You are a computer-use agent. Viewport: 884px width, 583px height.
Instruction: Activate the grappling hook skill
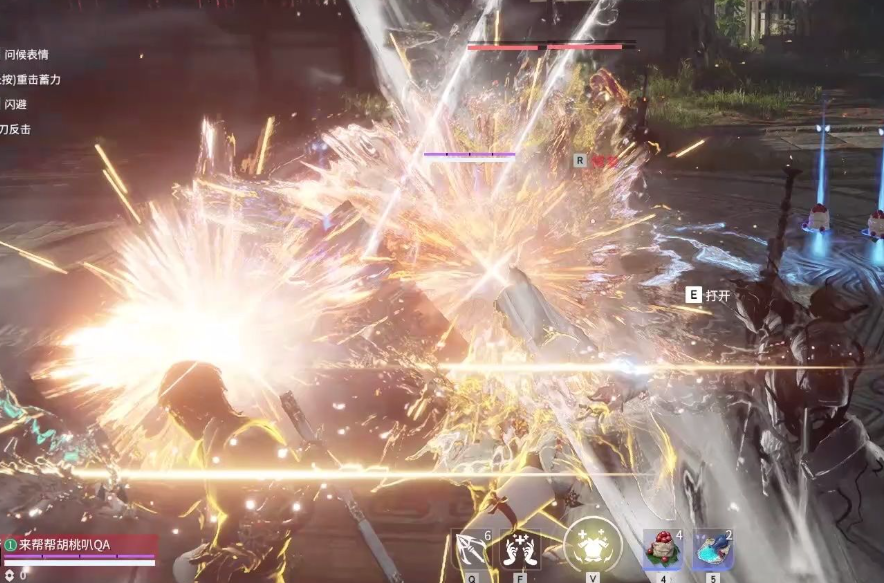point(470,549)
